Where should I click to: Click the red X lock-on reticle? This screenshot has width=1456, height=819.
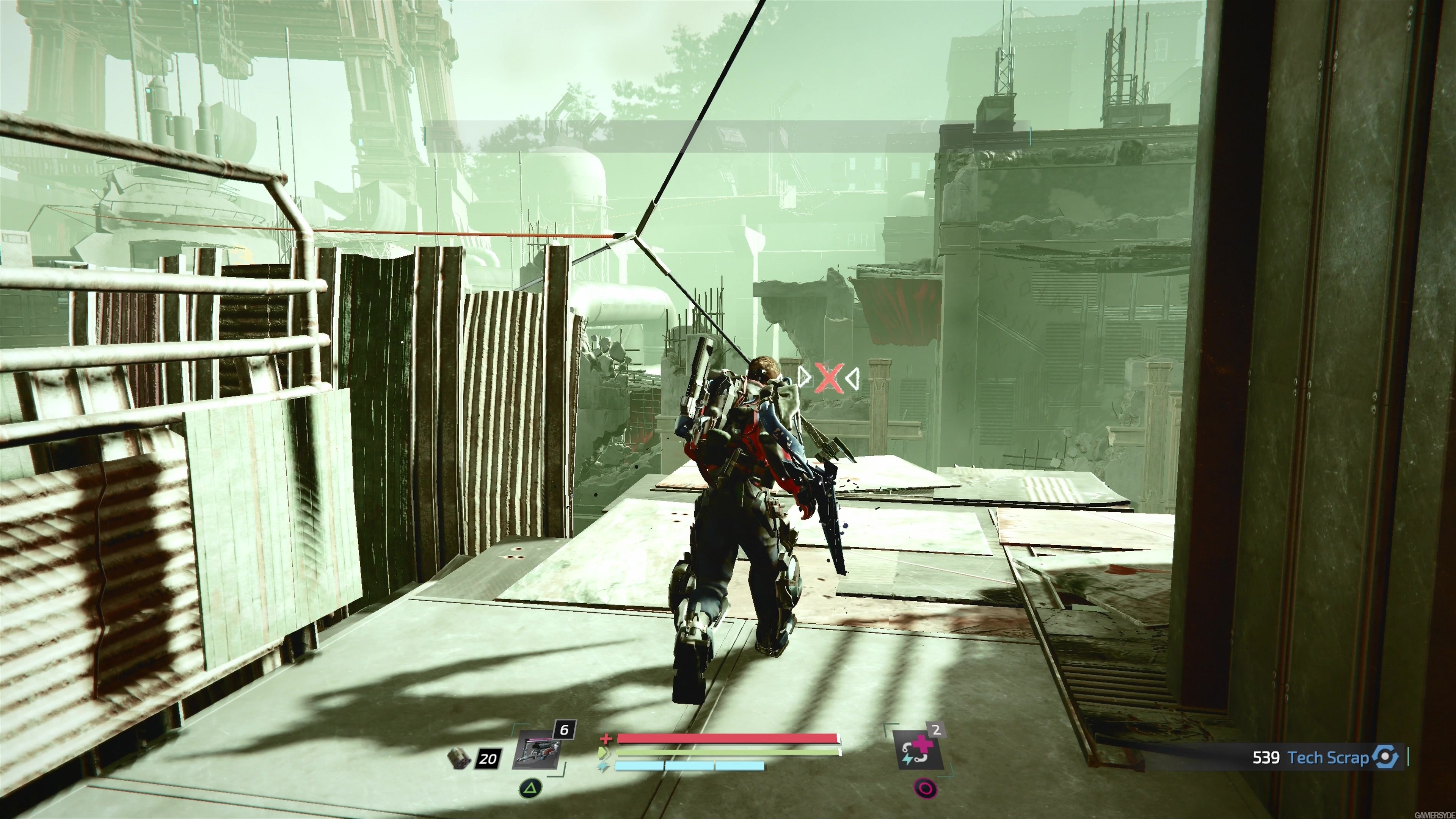click(x=827, y=379)
